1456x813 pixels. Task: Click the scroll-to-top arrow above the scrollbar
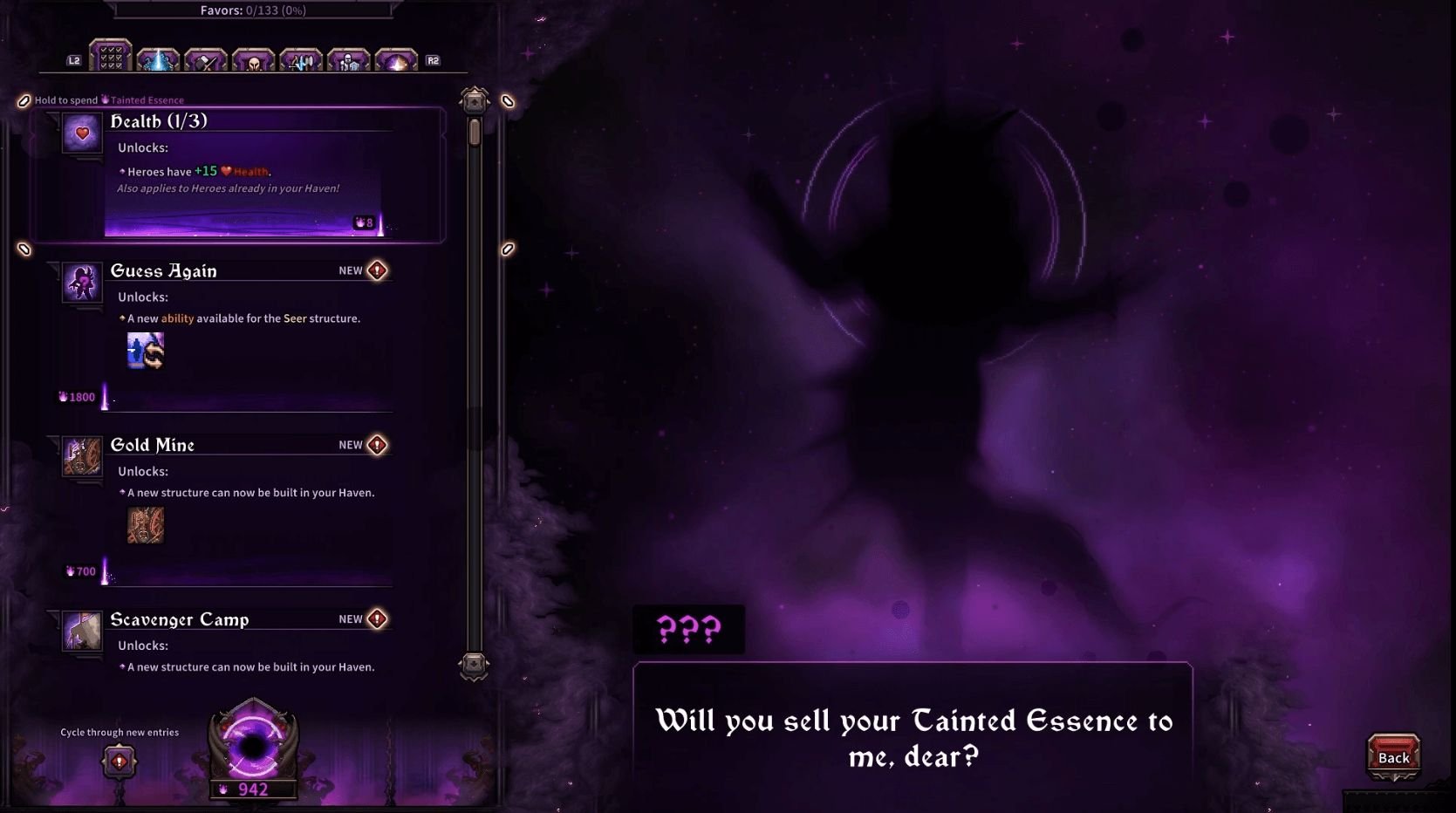pos(473,100)
